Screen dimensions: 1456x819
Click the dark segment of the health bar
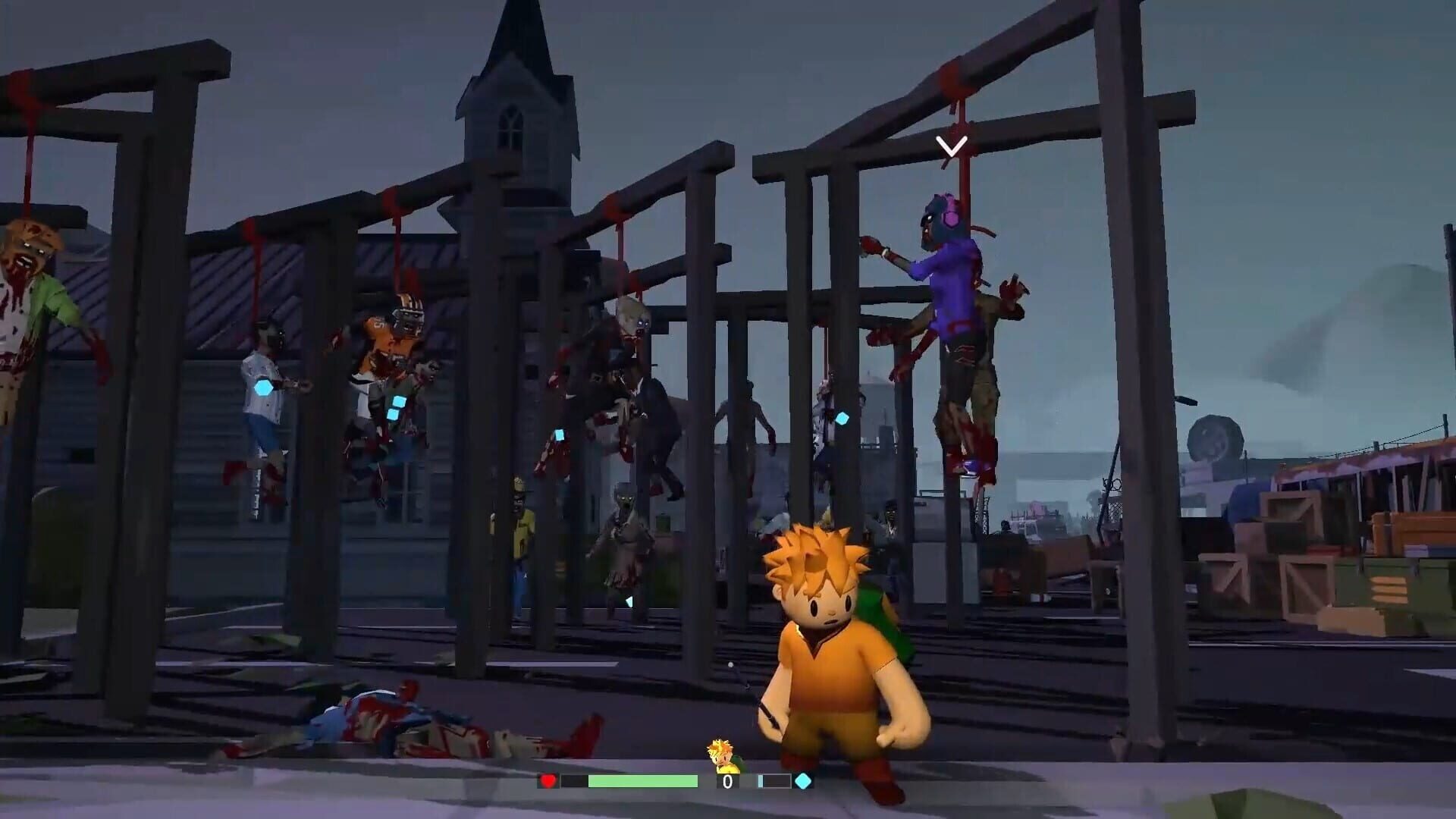pyautogui.click(x=574, y=779)
